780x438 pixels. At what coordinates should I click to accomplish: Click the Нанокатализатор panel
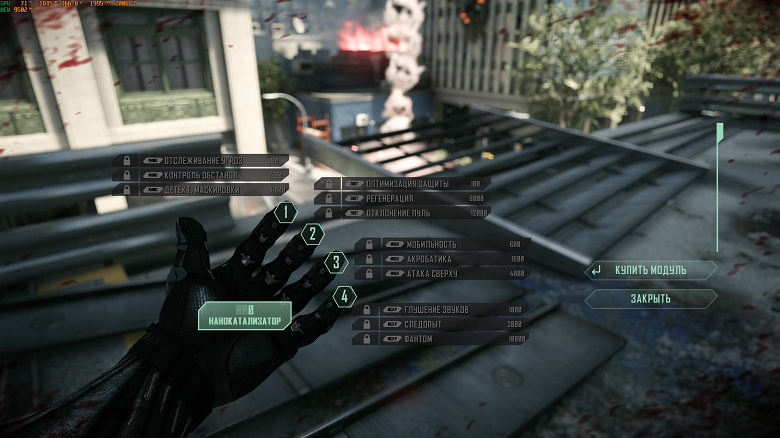[245, 315]
